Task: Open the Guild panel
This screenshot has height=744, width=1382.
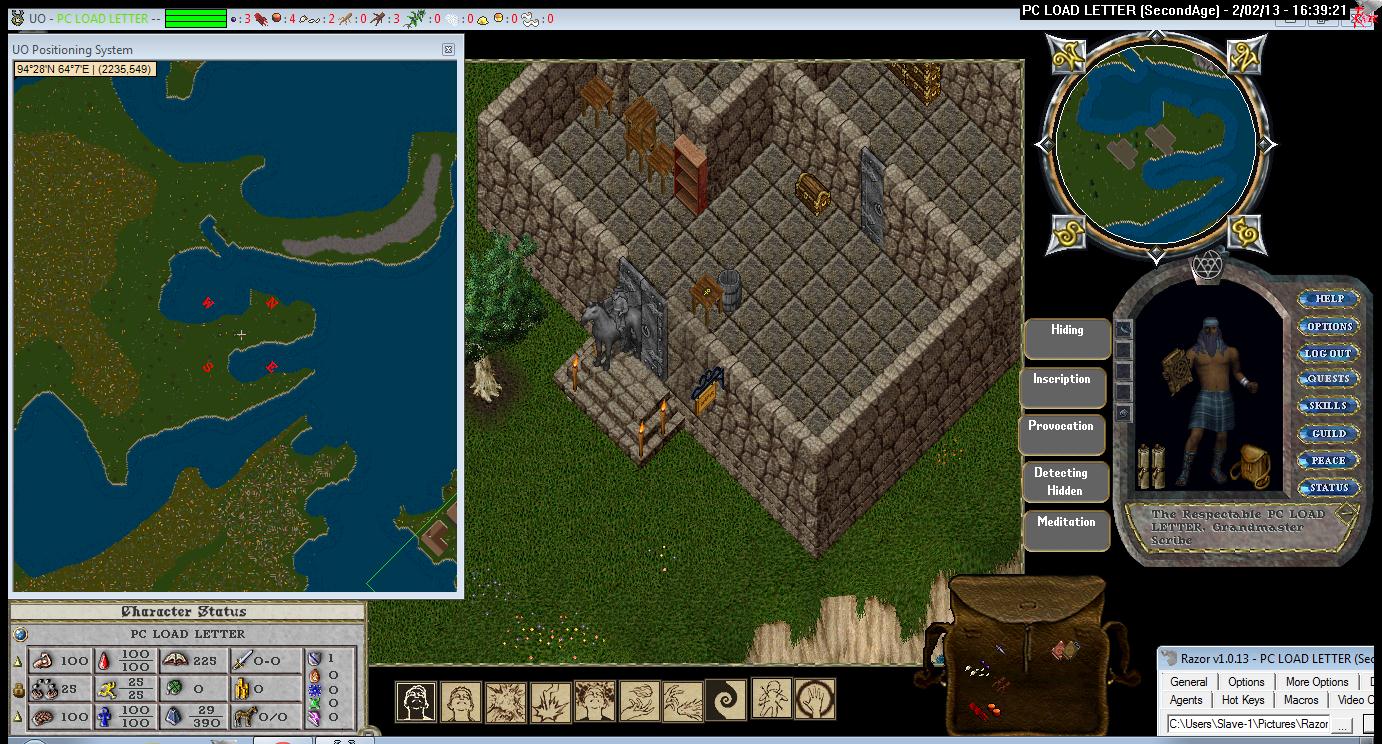Action: coord(1328,433)
